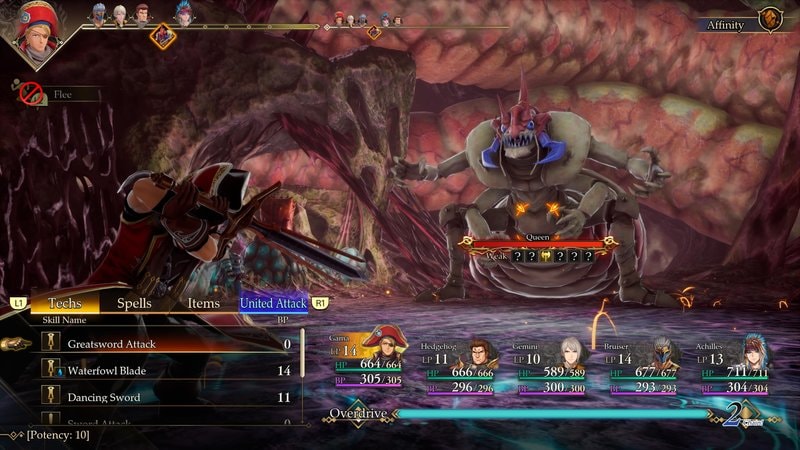Select the United Attack tab
The height and width of the screenshot is (450, 800).
(273, 302)
